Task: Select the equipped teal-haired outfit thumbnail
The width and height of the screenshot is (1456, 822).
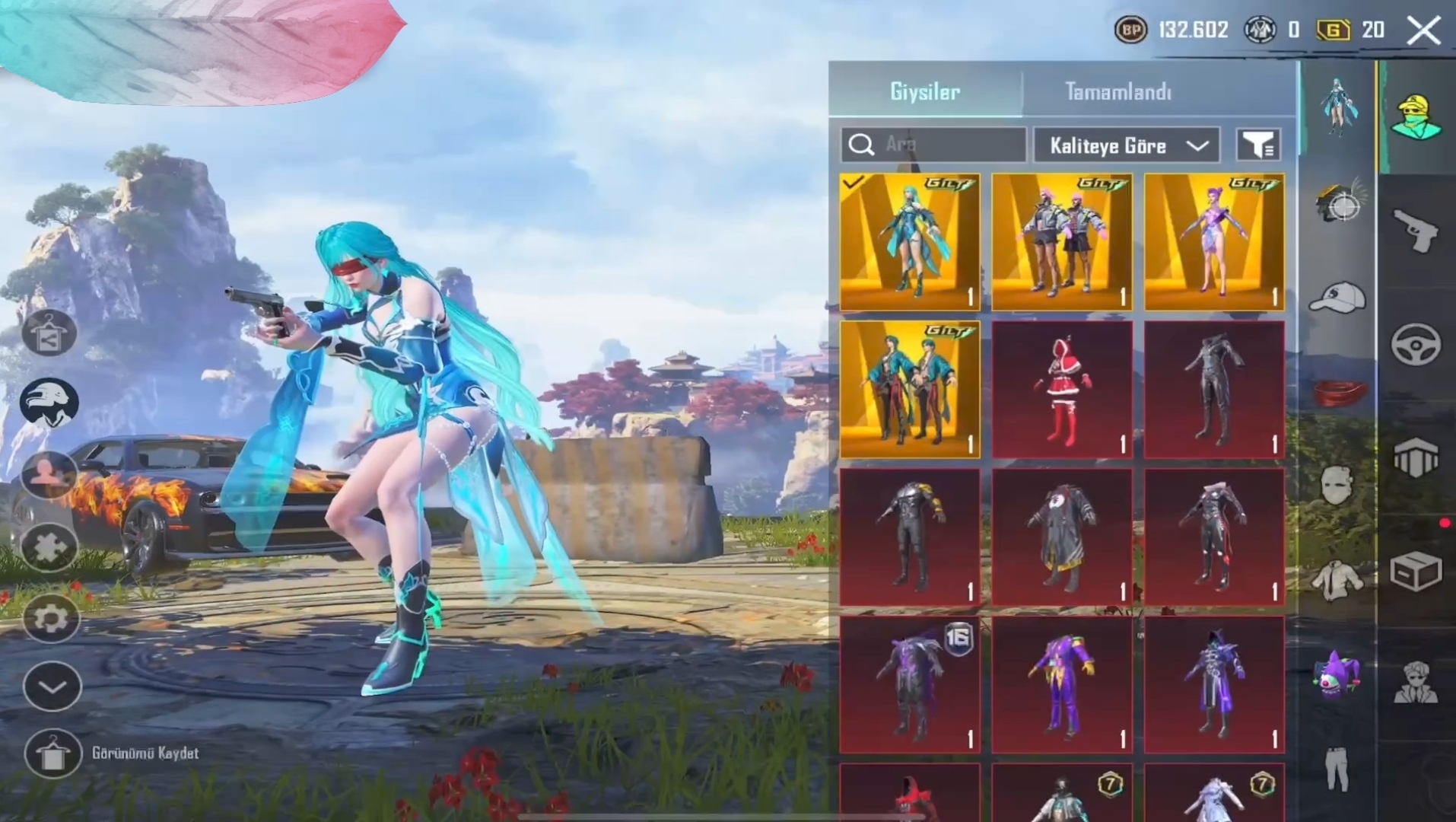Action: point(910,241)
